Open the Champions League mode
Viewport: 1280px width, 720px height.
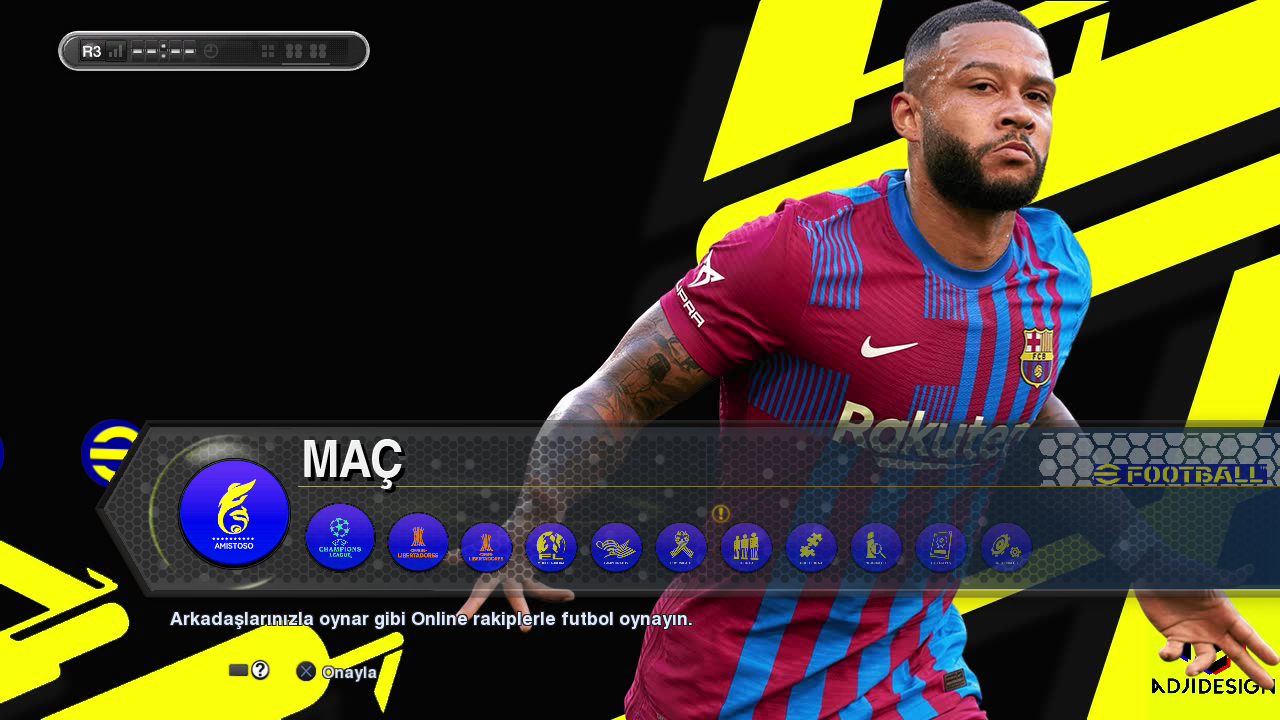pos(340,537)
